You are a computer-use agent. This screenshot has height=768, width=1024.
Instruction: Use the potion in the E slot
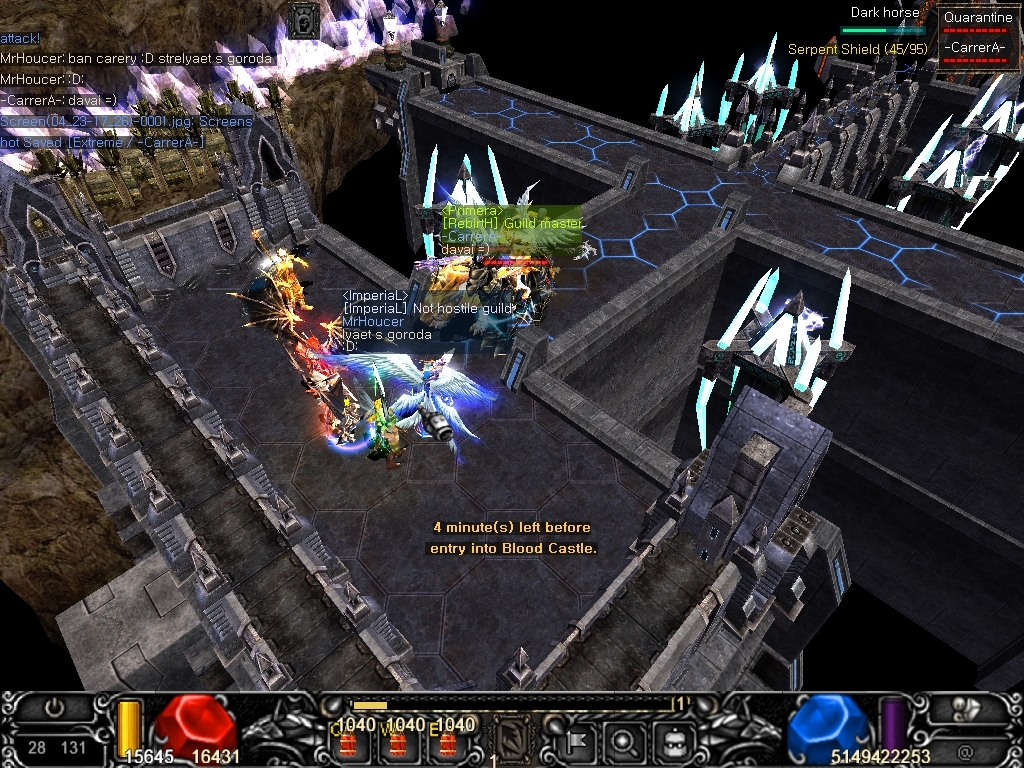tap(448, 741)
